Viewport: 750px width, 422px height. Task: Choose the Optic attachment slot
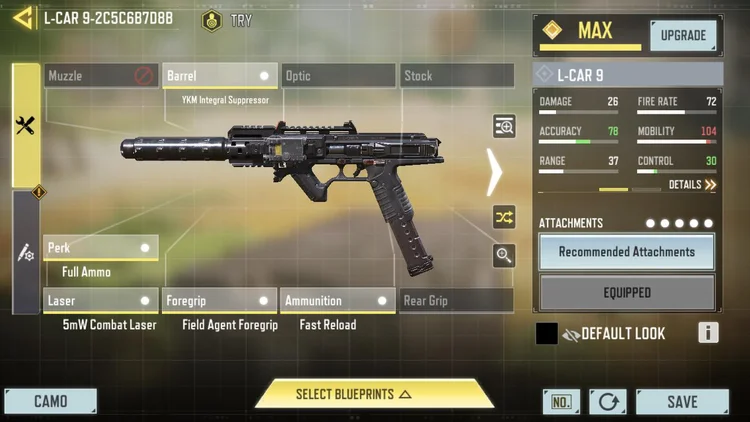point(338,76)
